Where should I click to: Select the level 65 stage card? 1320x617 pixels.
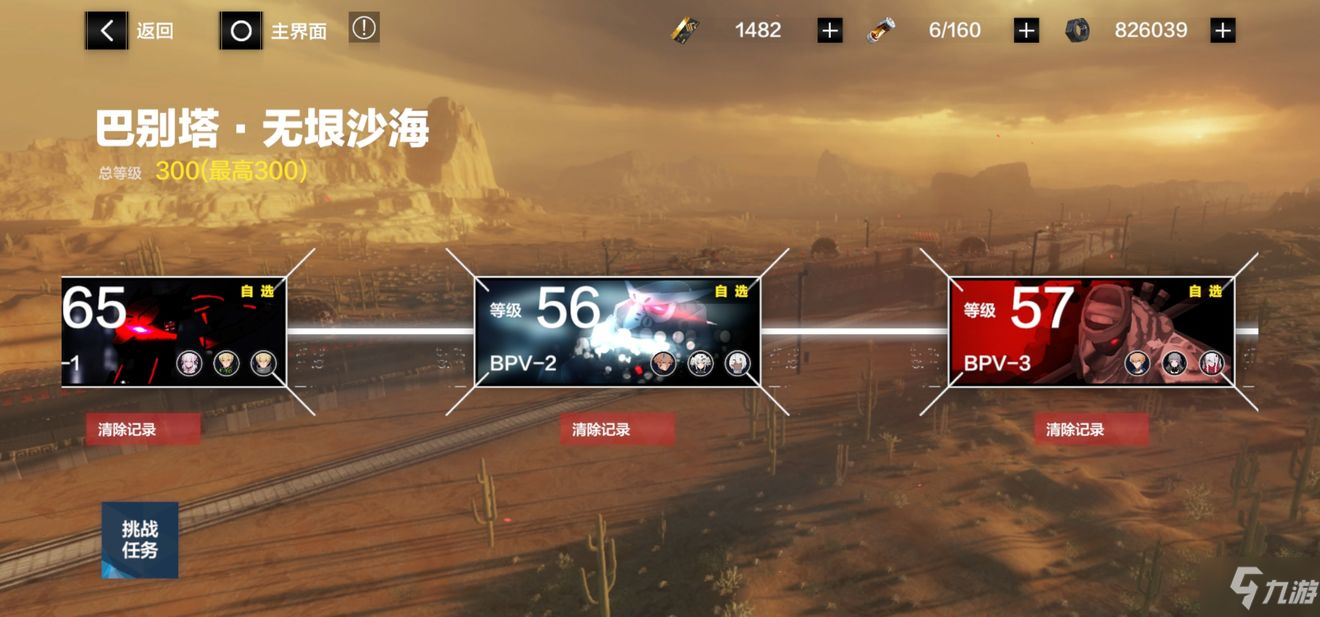pos(174,332)
